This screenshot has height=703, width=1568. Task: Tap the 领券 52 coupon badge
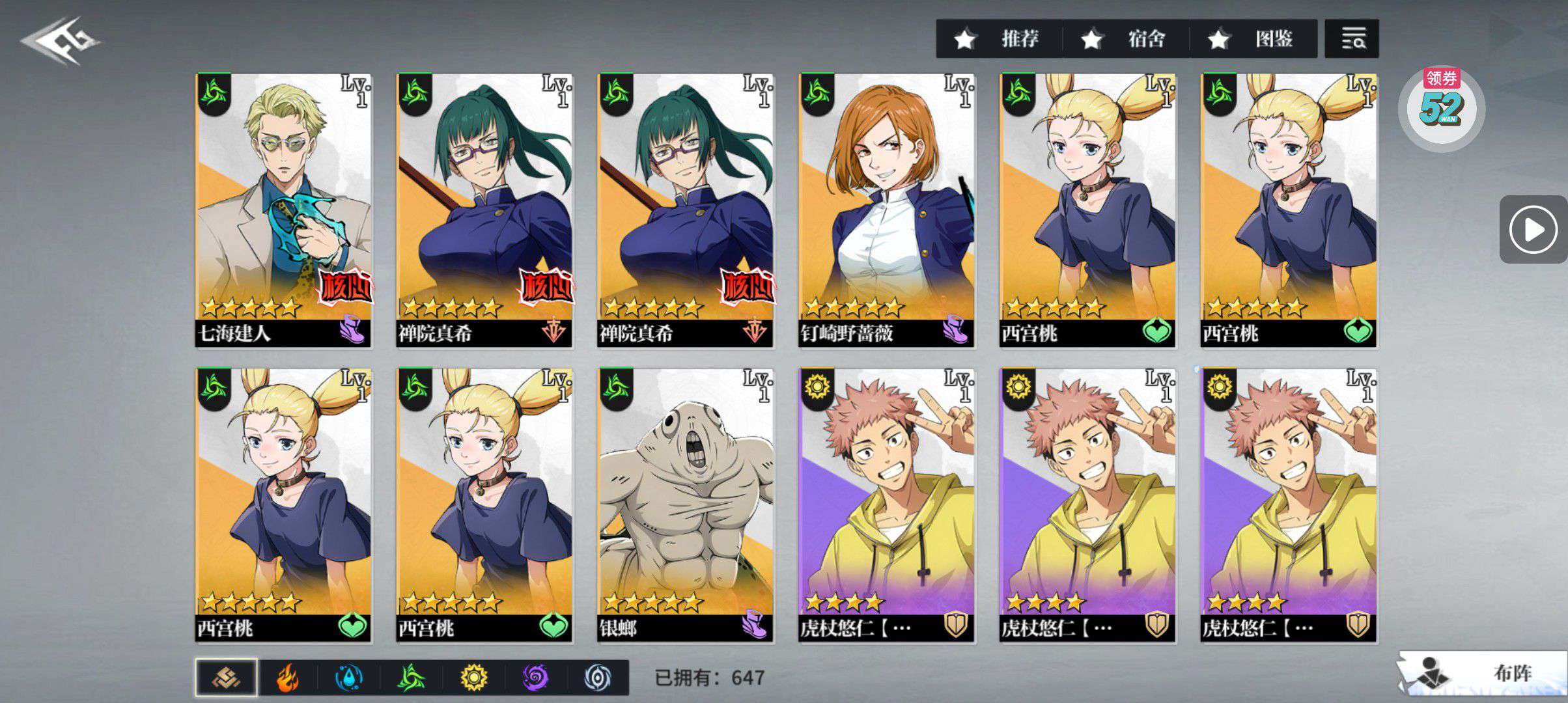pyautogui.click(x=1441, y=107)
